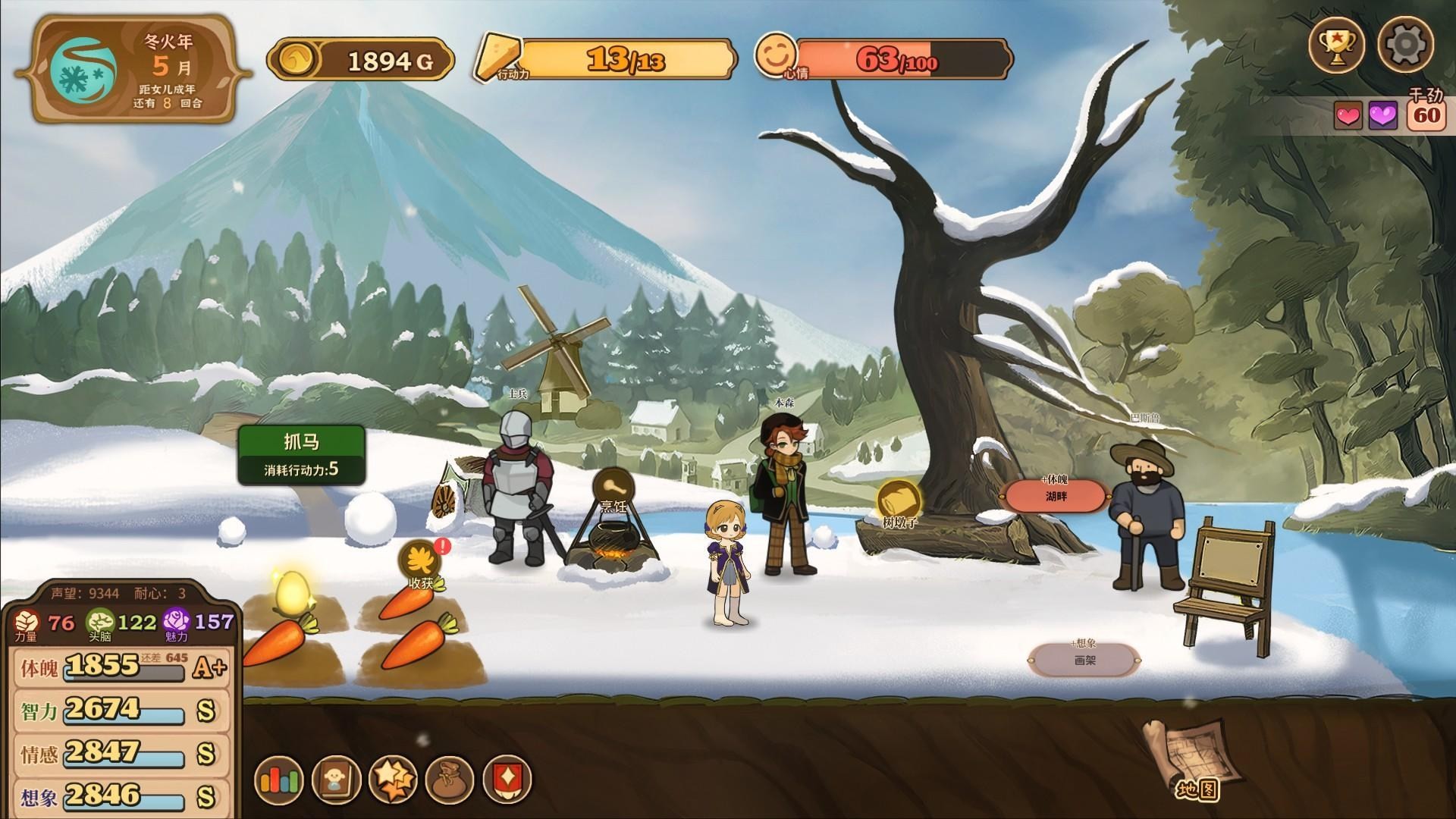Screen dimensions: 1456x819
Task: Open the 地图 map scroll
Action: click(1192, 761)
